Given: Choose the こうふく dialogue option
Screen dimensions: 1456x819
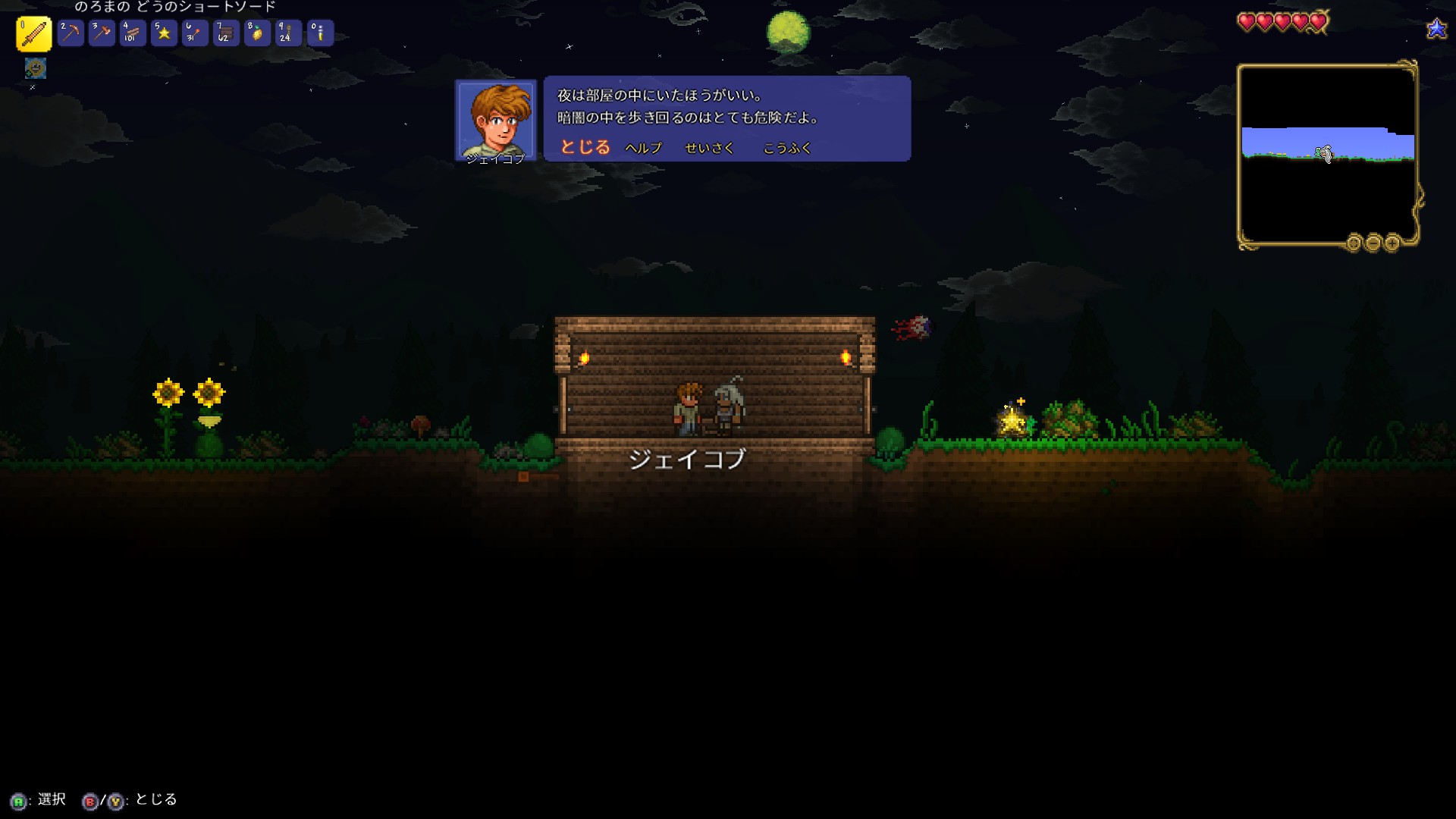Looking at the screenshot, I should click(x=787, y=148).
